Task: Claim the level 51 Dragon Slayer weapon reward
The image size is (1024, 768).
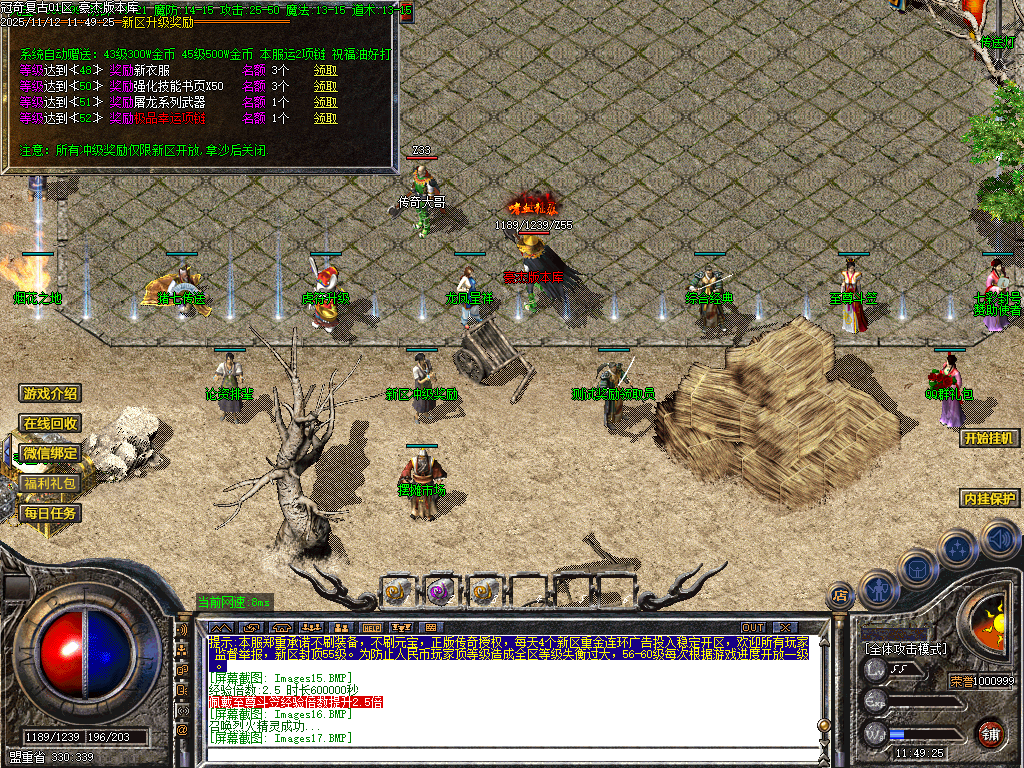Action: [326, 102]
